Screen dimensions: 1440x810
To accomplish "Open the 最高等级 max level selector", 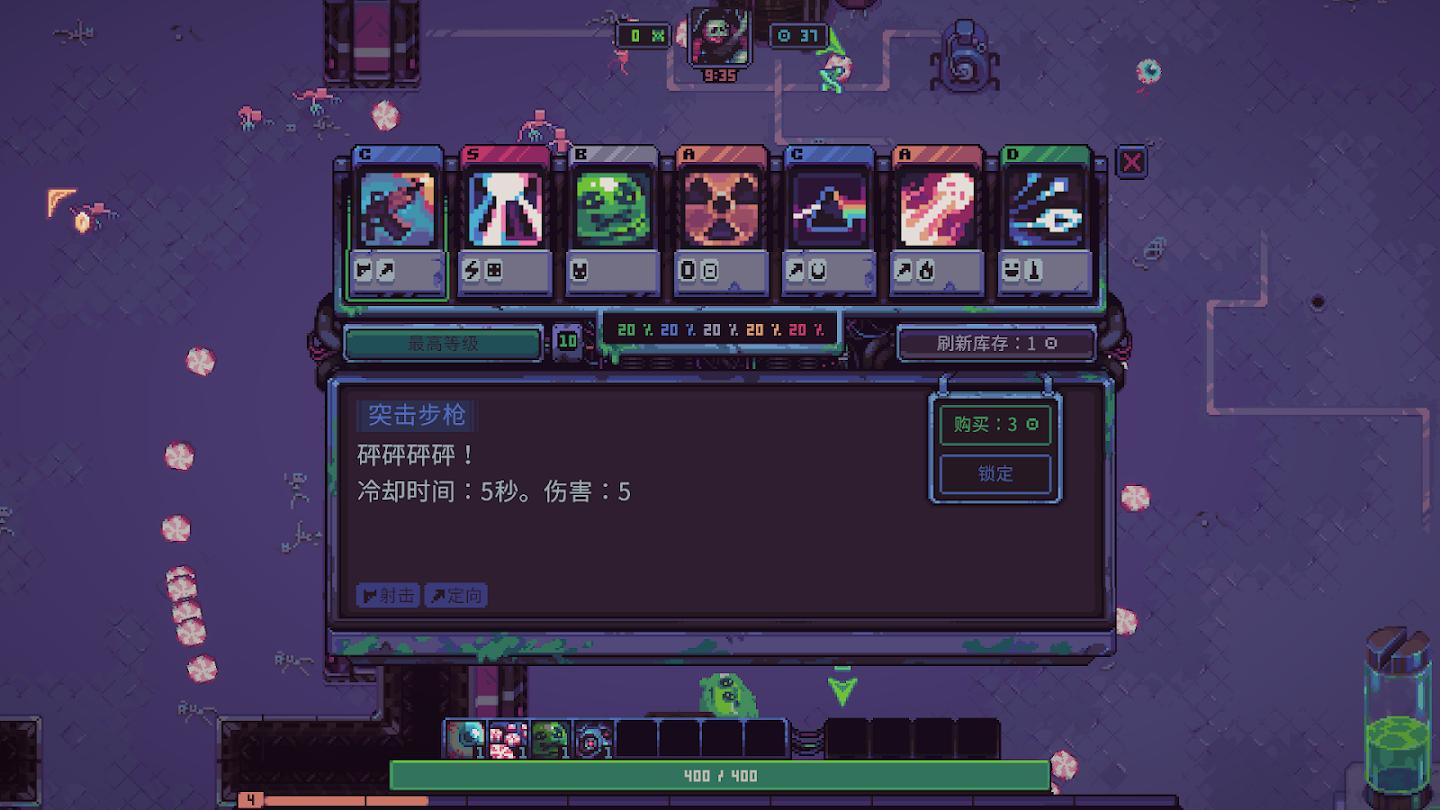I will tap(443, 343).
